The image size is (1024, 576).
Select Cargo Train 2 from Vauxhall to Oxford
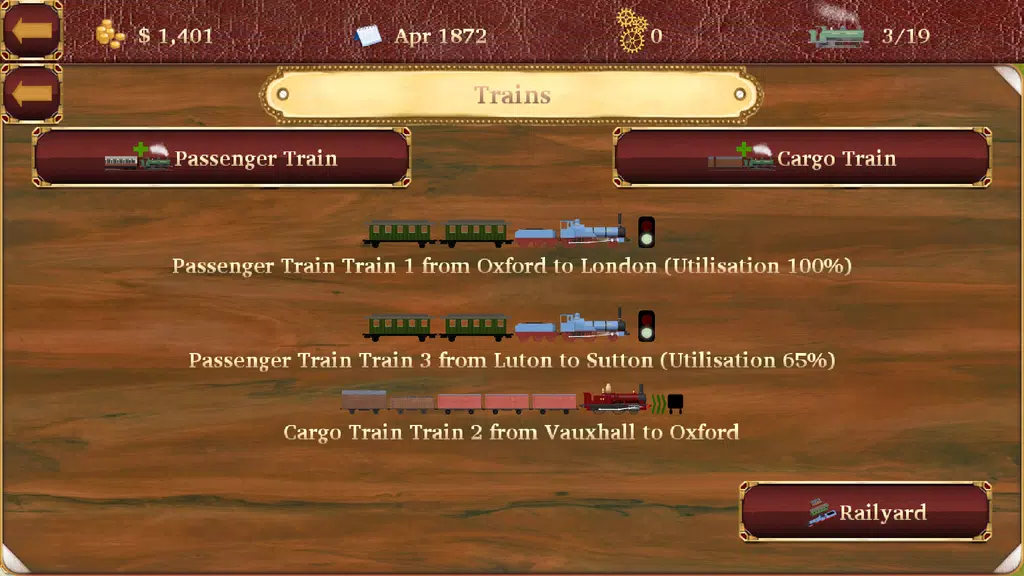click(511, 432)
